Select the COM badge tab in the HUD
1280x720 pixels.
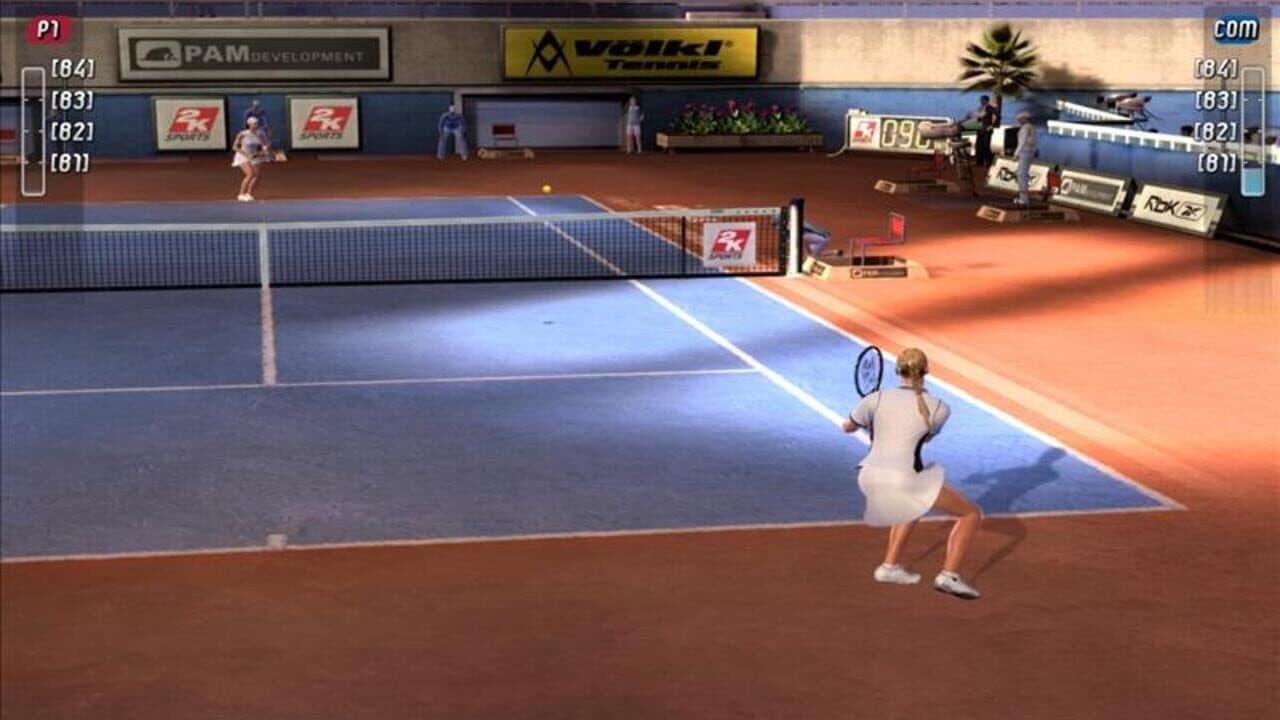[x=1236, y=28]
